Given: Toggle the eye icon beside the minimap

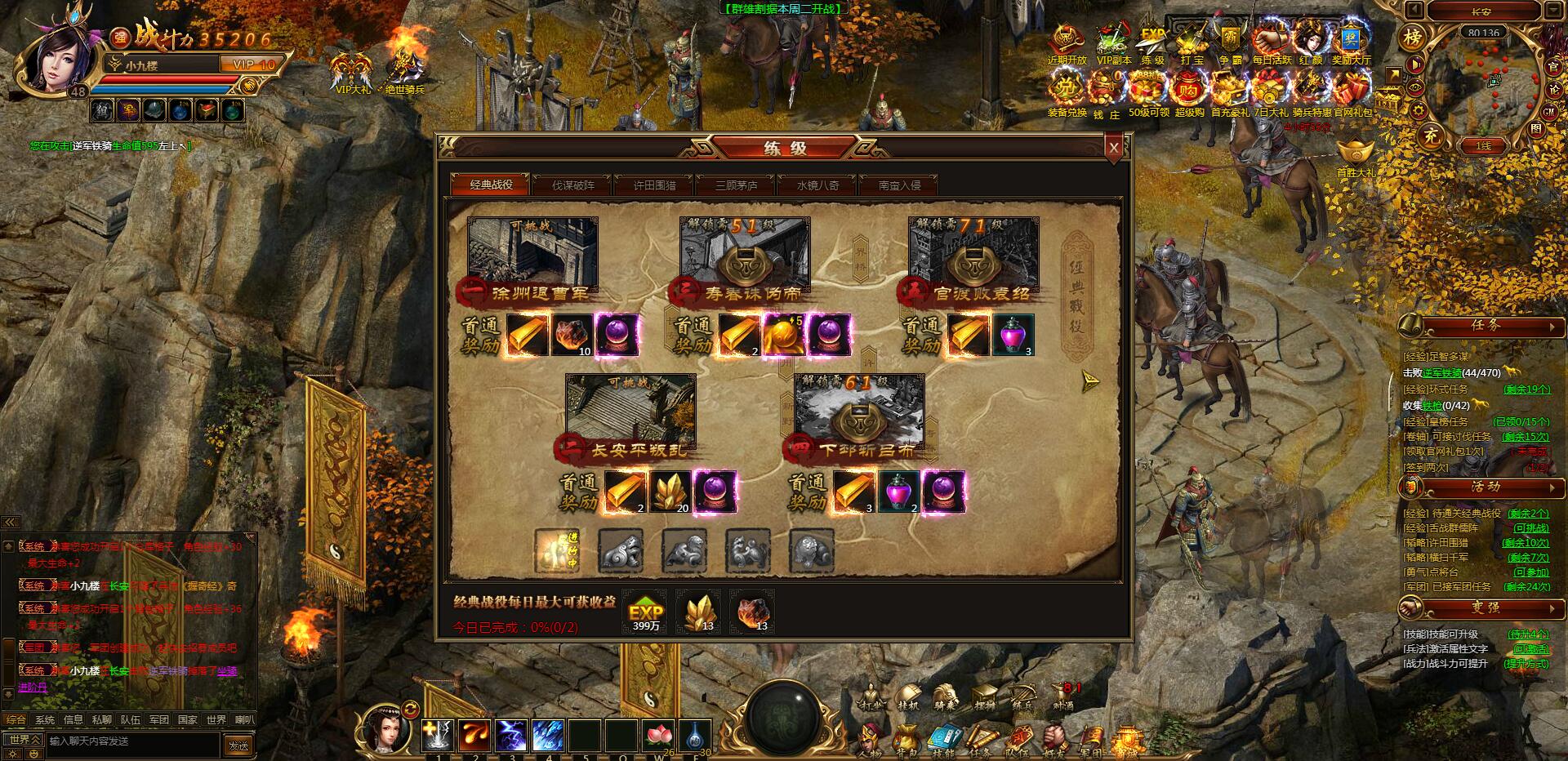Looking at the screenshot, I should coord(1415,88).
